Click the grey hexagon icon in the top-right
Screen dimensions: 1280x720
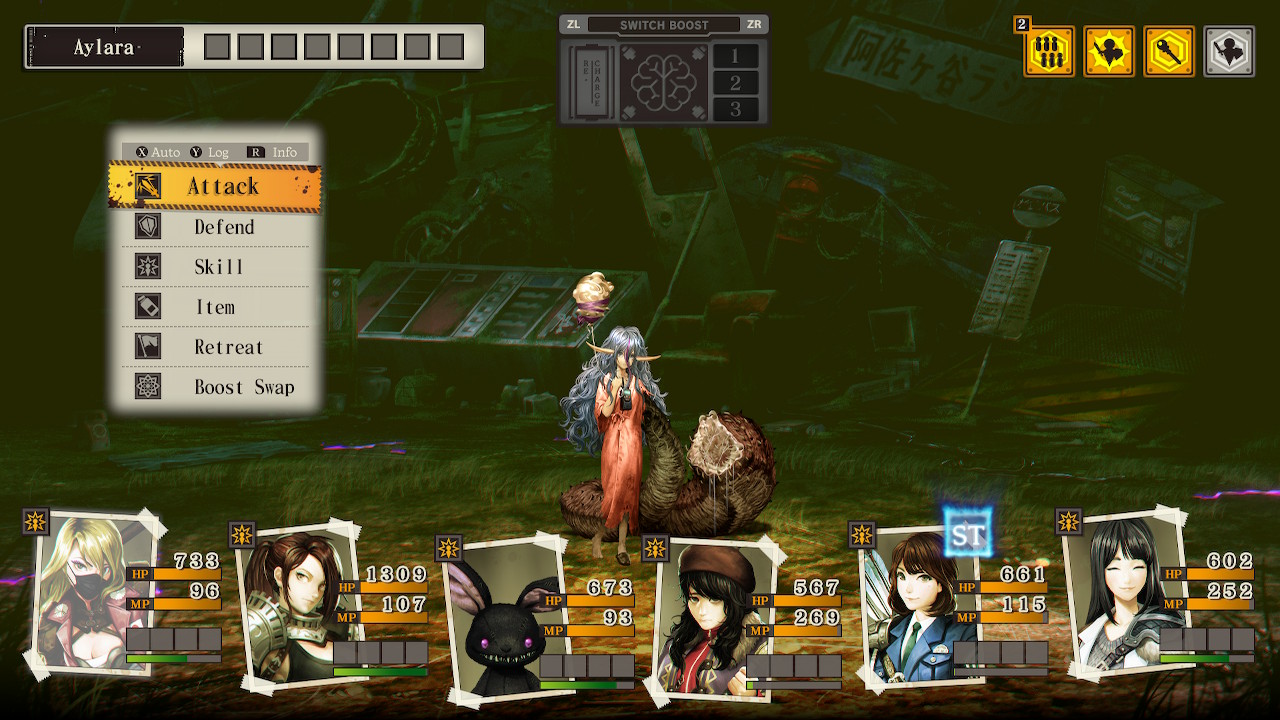click(1229, 51)
